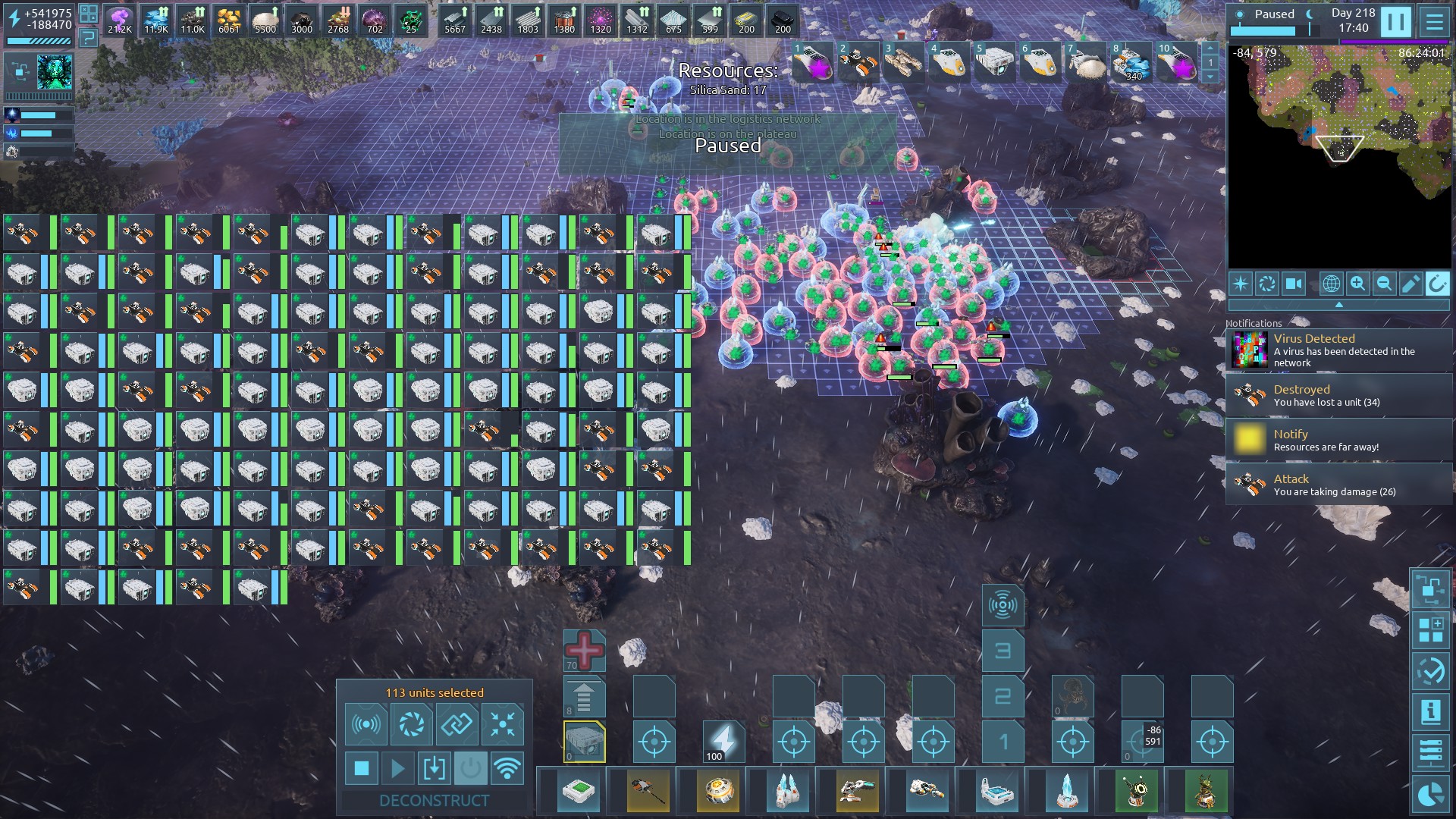
Task: Toggle the power button for selected units
Action: tap(470, 768)
